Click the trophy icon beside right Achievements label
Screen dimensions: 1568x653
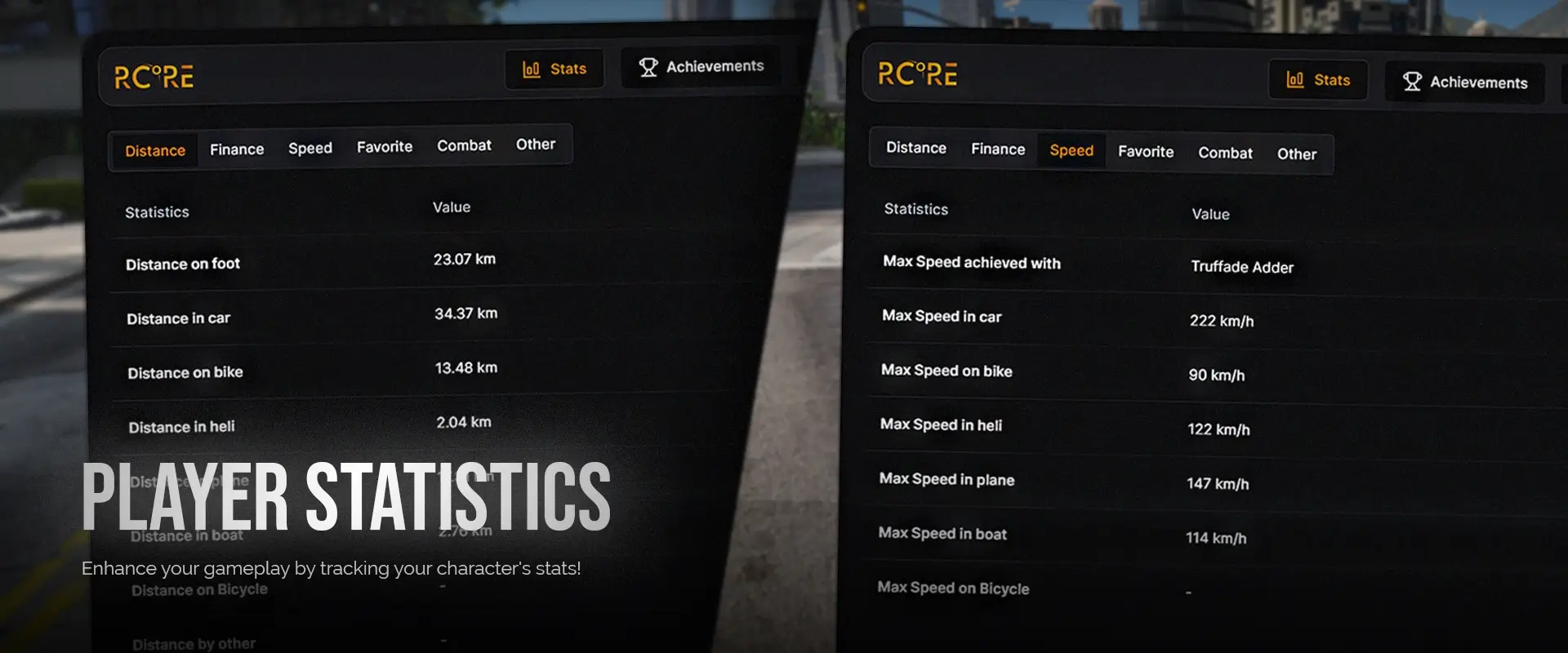[x=1412, y=82]
